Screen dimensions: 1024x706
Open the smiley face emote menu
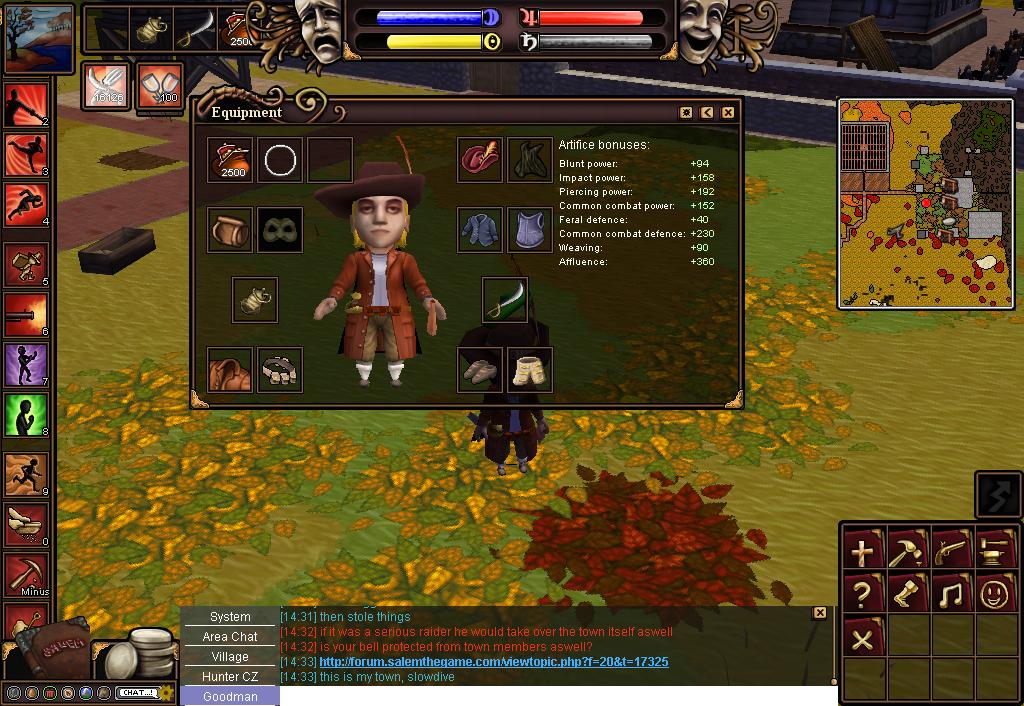[x=995, y=595]
